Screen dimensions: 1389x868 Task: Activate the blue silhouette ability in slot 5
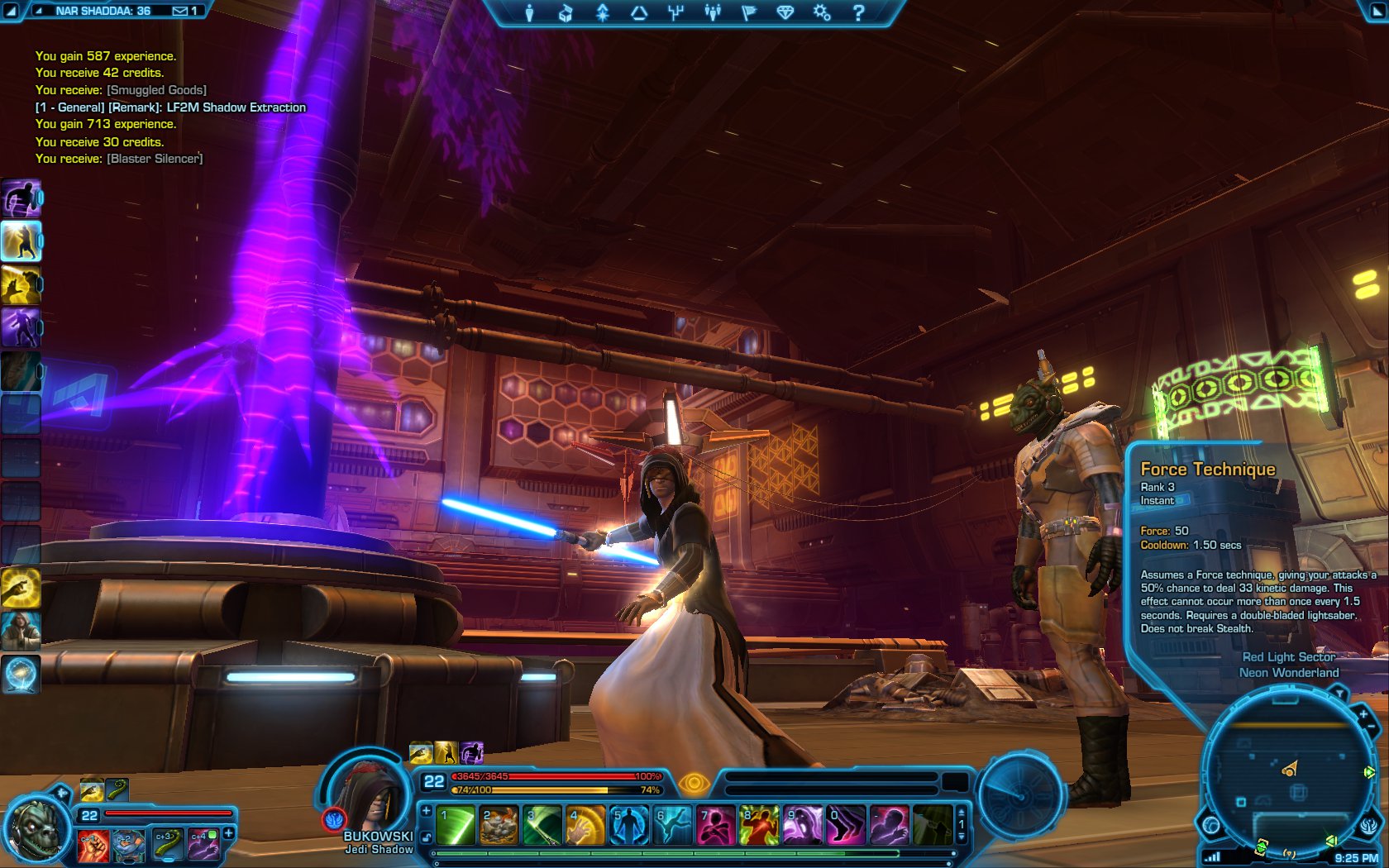click(x=628, y=825)
